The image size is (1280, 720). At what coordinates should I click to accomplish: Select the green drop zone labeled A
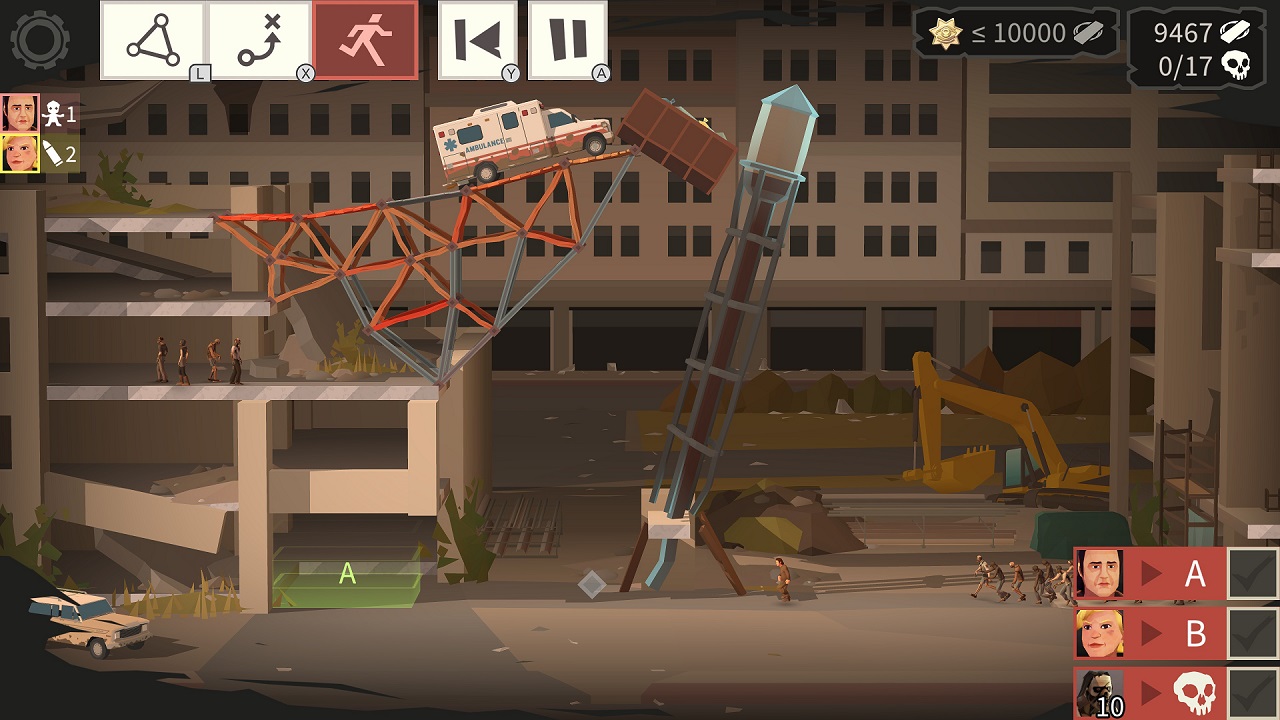coord(345,574)
